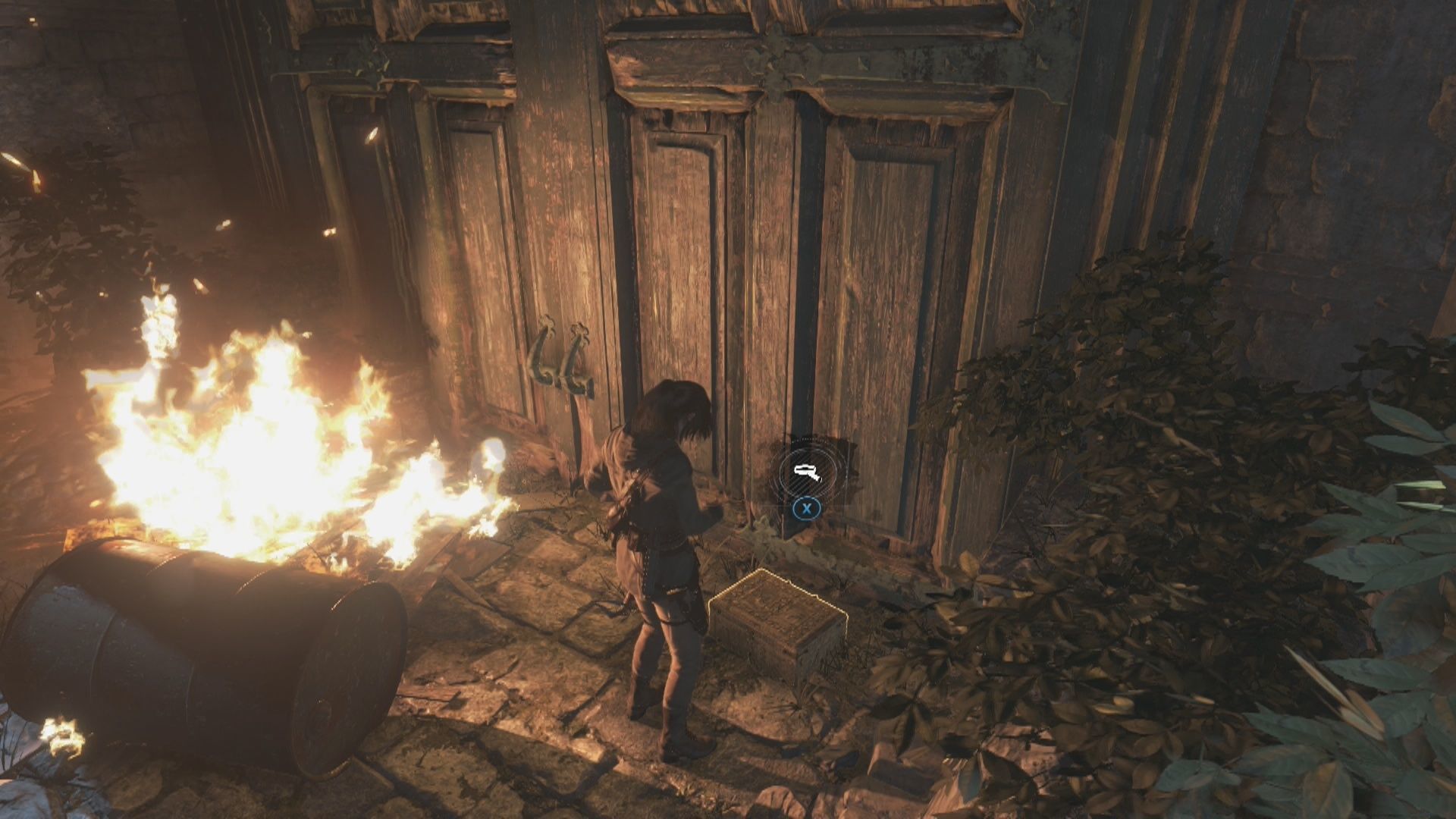Select the door interaction marker icon
The image size is (1456, 819).
[x=807, y=473]
